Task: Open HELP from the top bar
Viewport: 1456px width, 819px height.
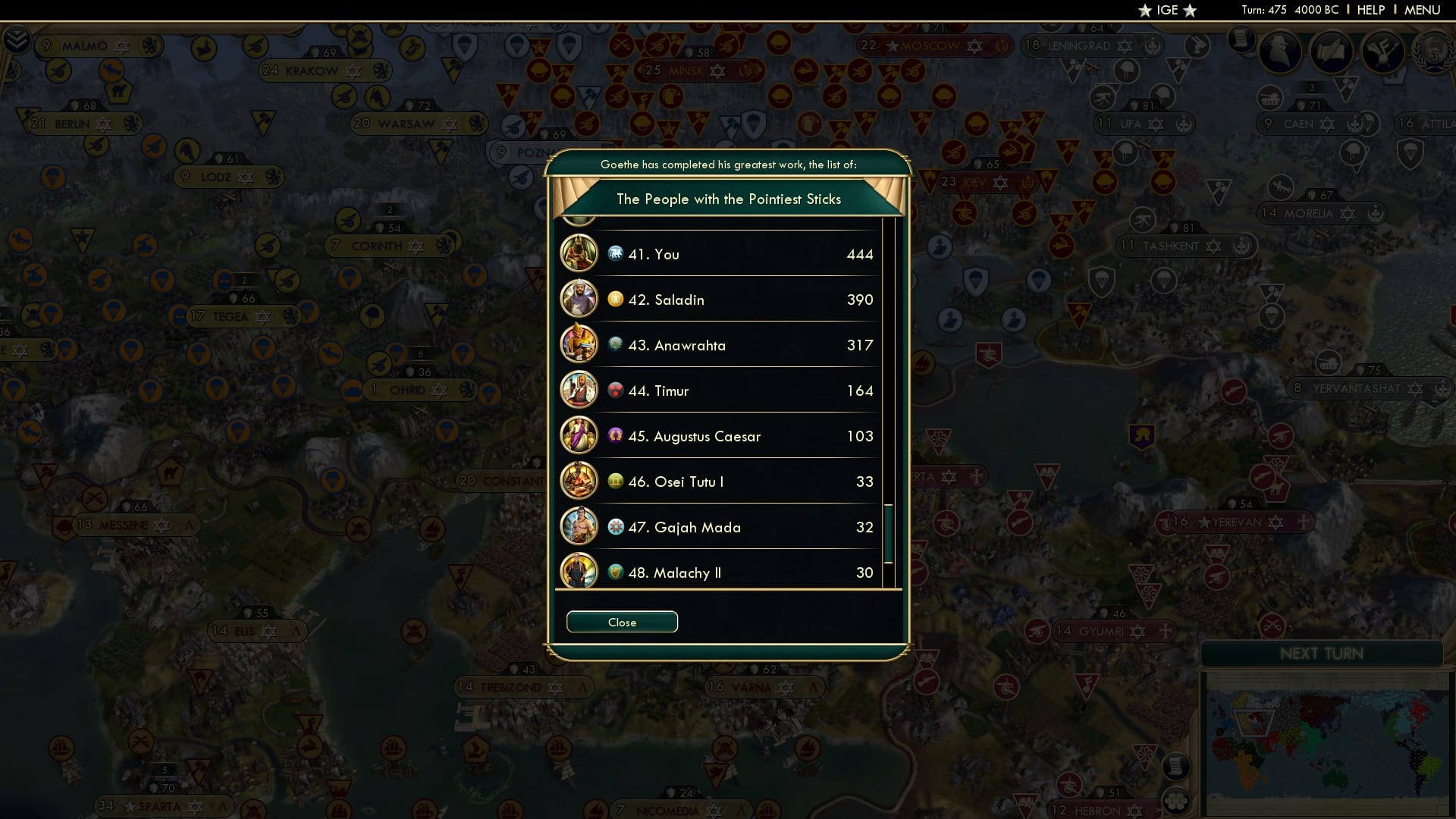Action: 1370,10
